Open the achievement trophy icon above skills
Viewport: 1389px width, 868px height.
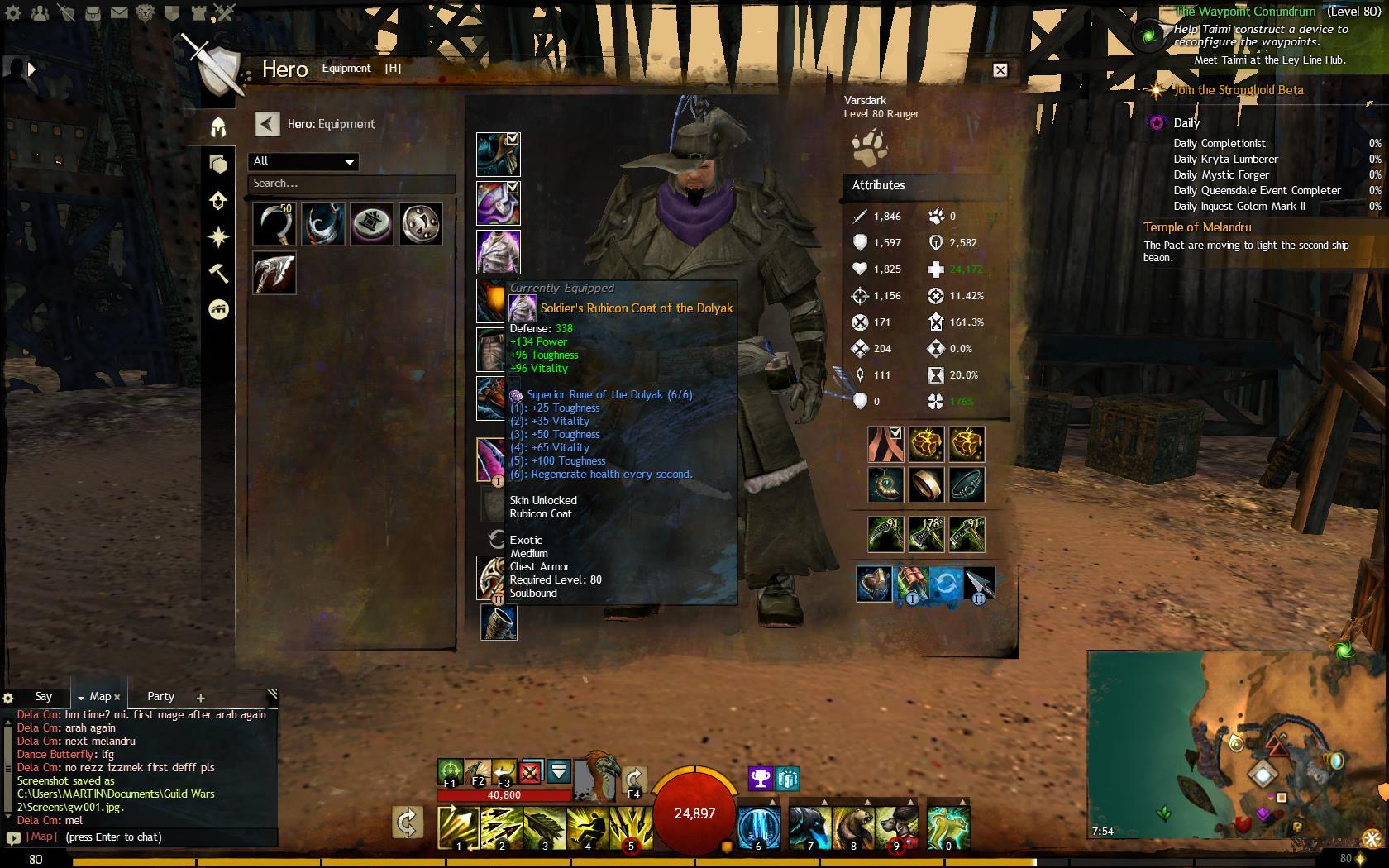click(760, 778)
